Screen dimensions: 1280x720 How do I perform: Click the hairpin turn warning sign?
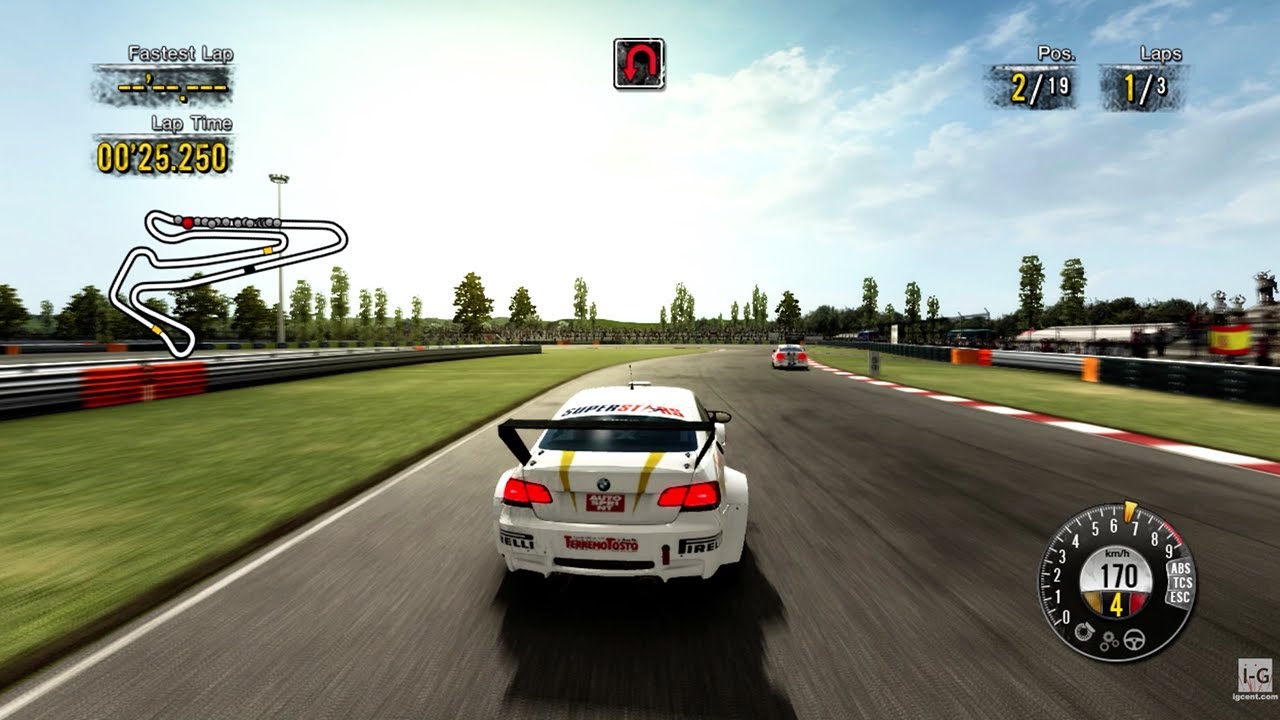(637, 62)
